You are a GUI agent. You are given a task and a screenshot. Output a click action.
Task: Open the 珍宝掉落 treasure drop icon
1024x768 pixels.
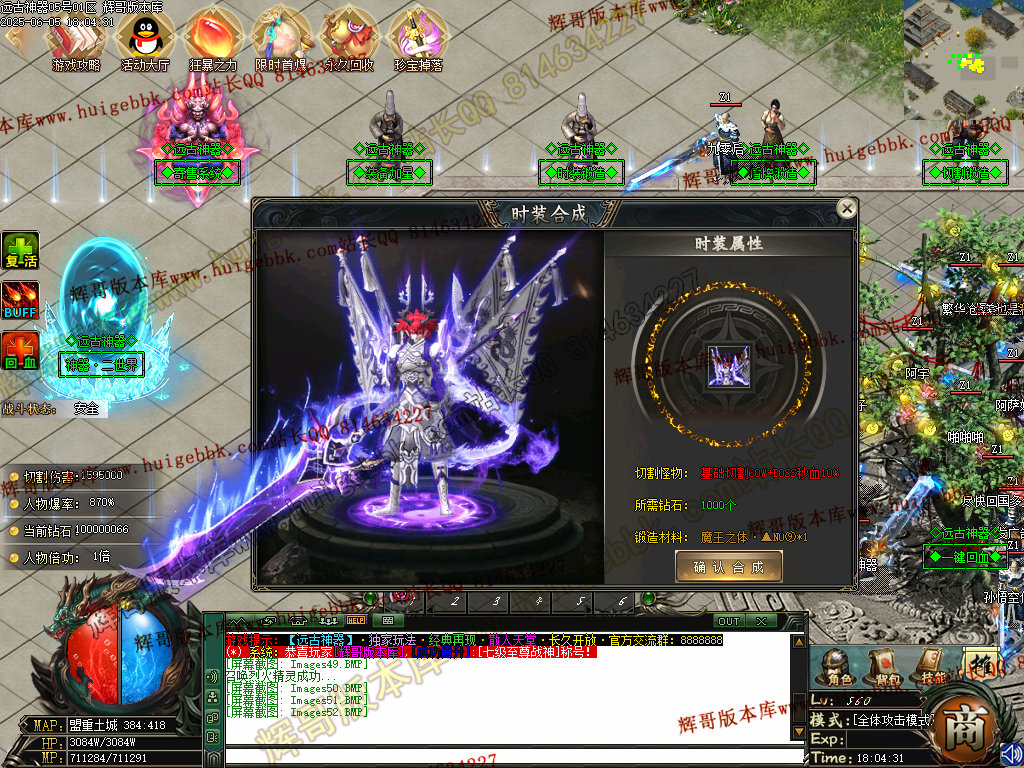pyautogui.click(x=418, y=37)
